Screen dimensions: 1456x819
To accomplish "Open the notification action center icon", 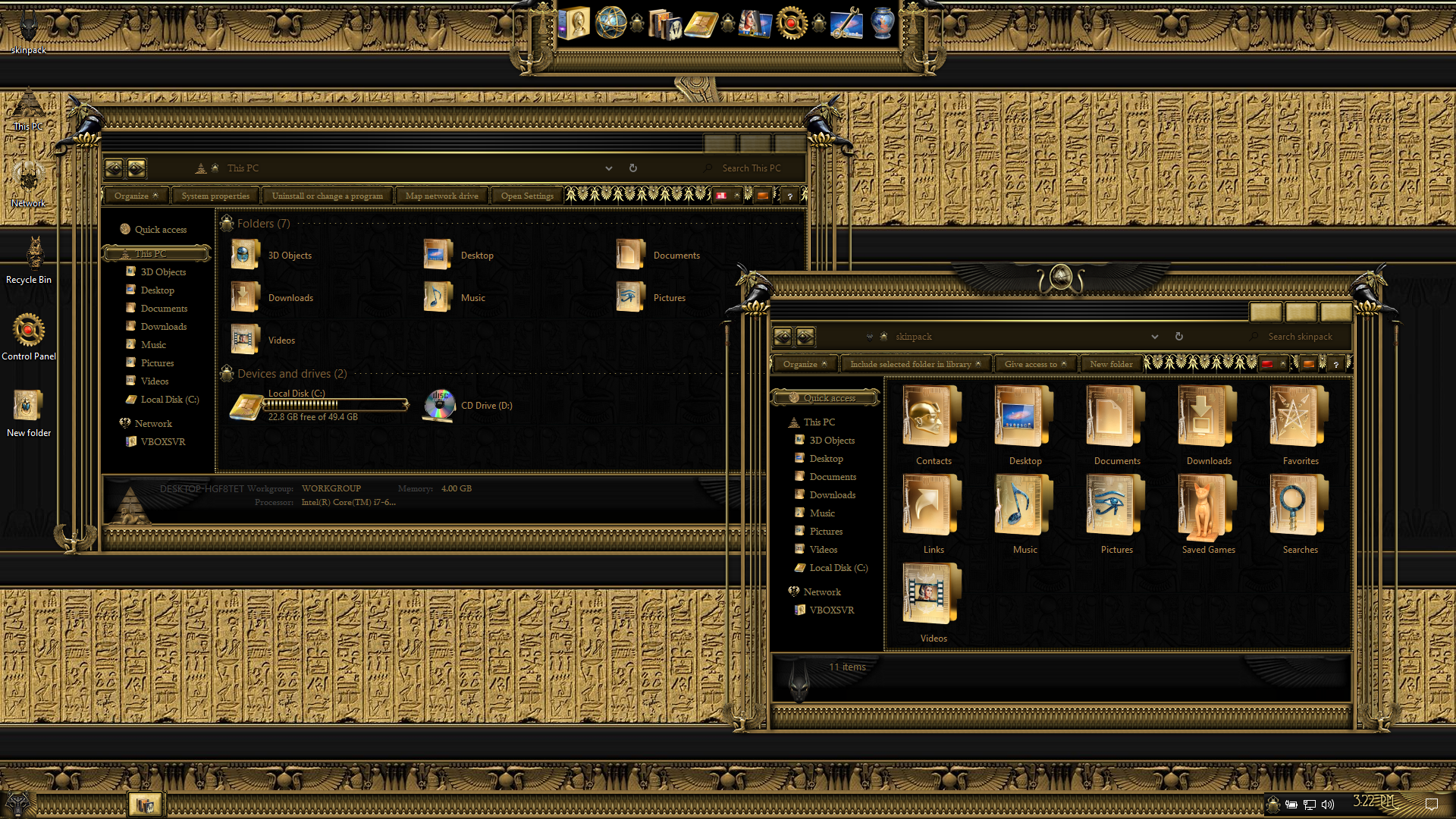I will (1431, 804).
